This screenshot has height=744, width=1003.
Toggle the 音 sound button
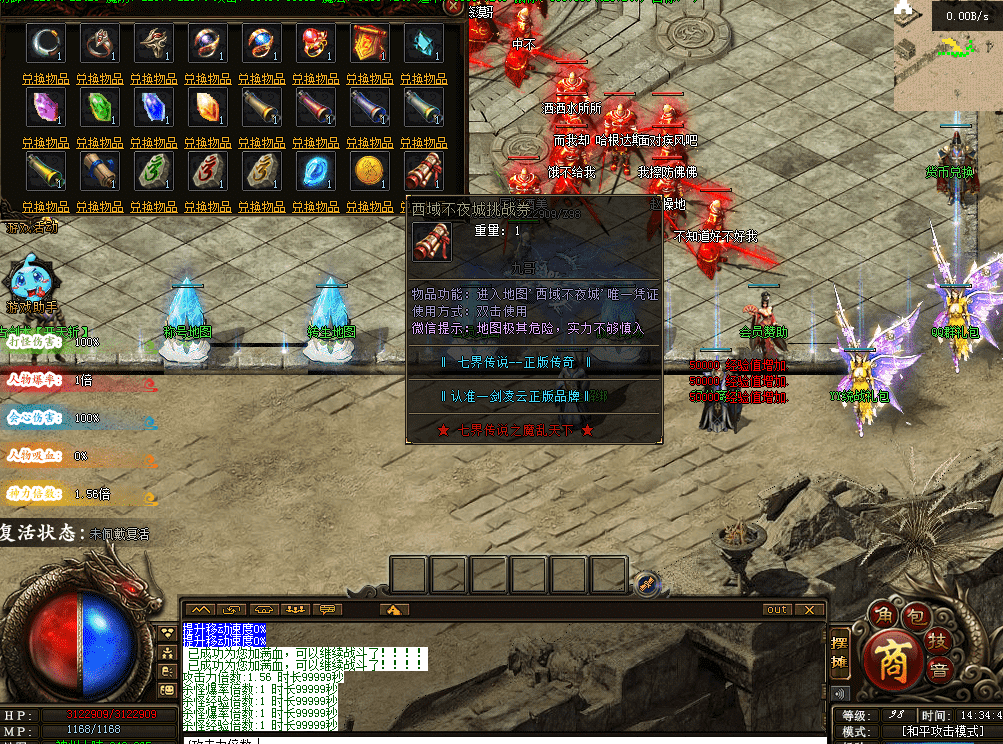(939, 671)
